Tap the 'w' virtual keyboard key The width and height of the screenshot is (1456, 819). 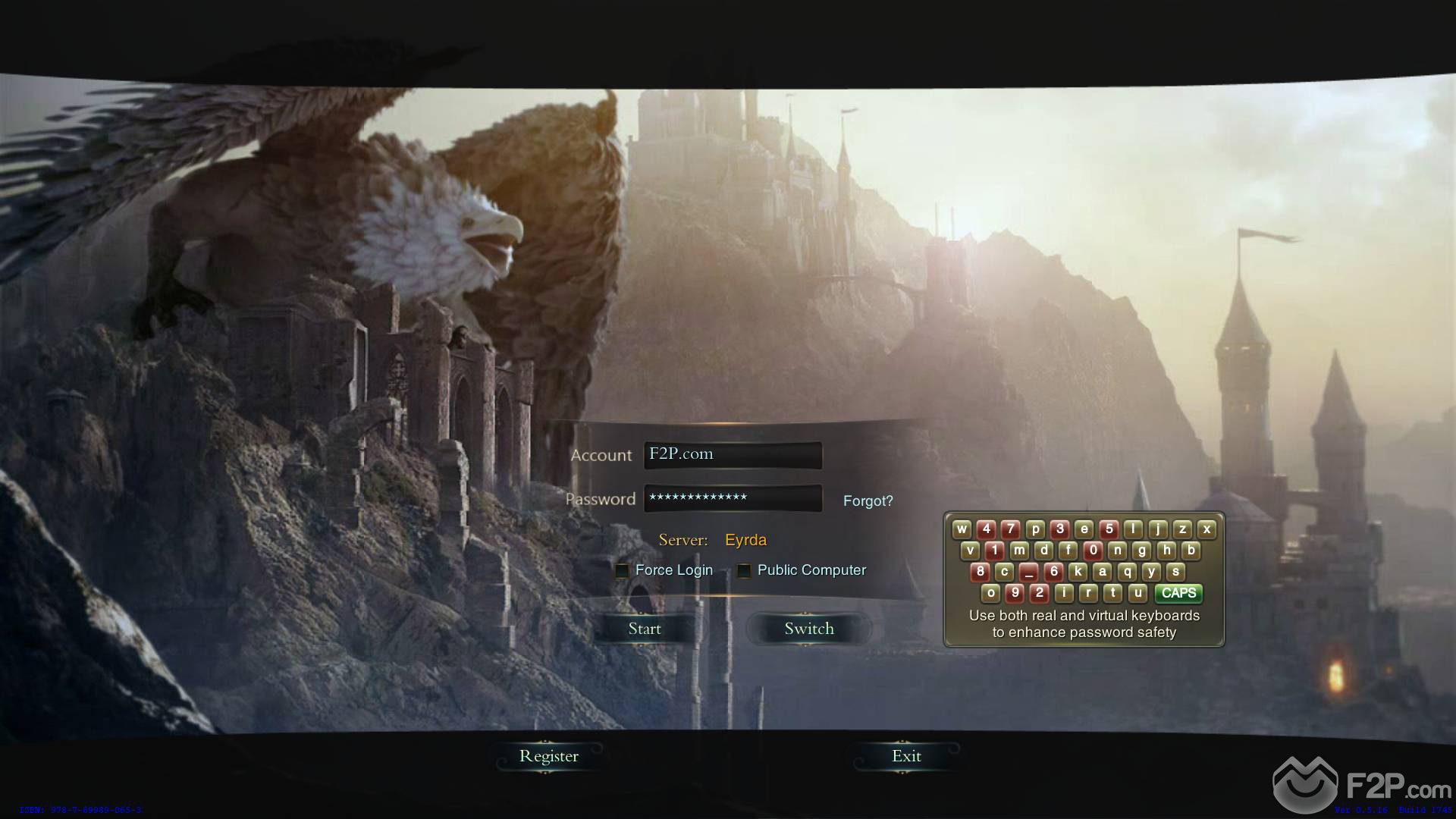point(962,529)
